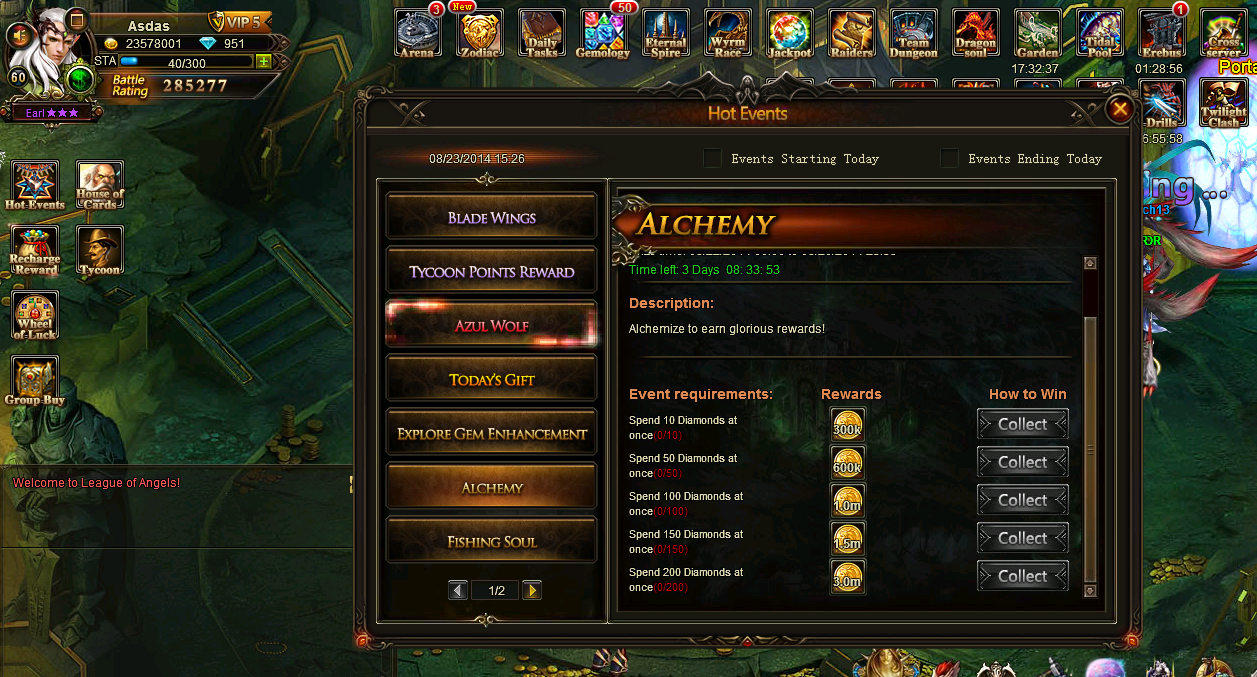The width and height of the screenshot is (1257, 677).
Task: Tick the Events Ending Today checkbox
Action: [949, 158]
